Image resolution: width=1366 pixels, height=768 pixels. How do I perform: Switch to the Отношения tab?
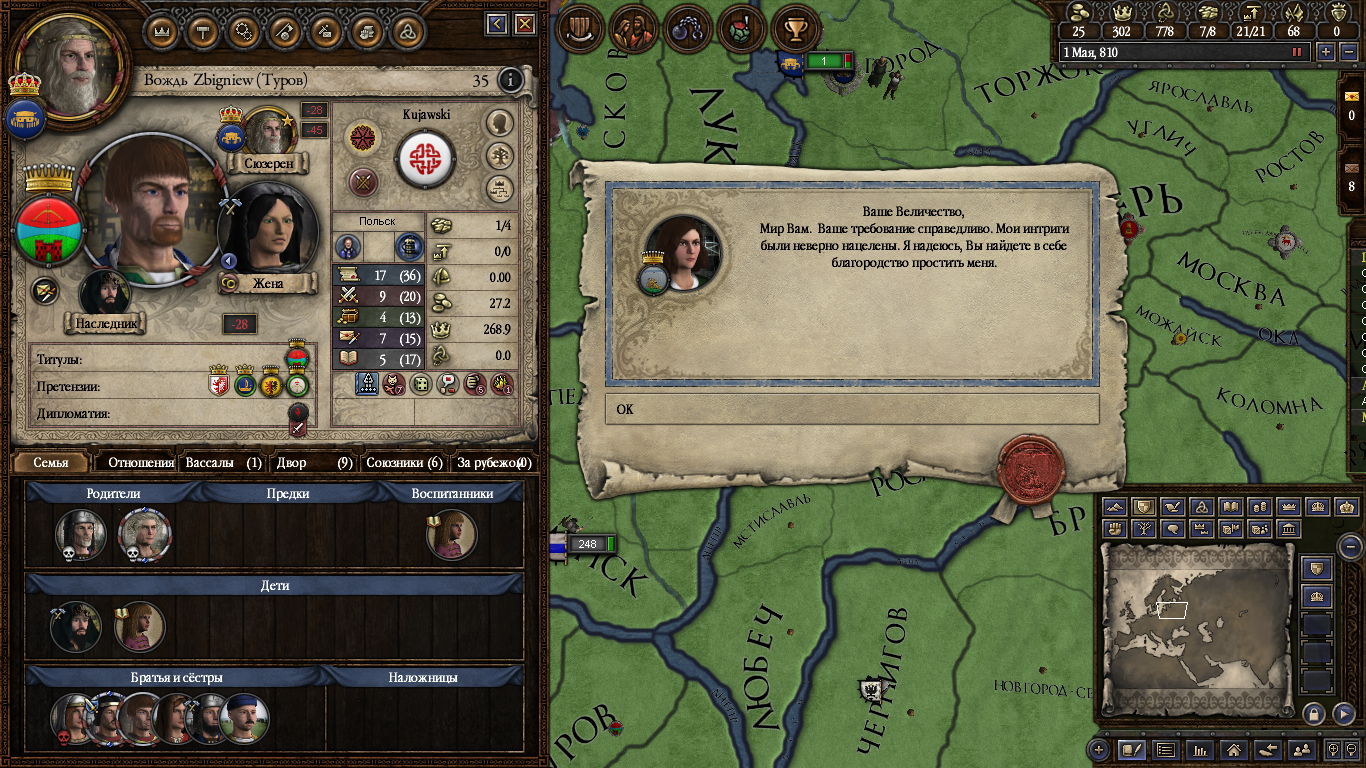tap(141, 463)
